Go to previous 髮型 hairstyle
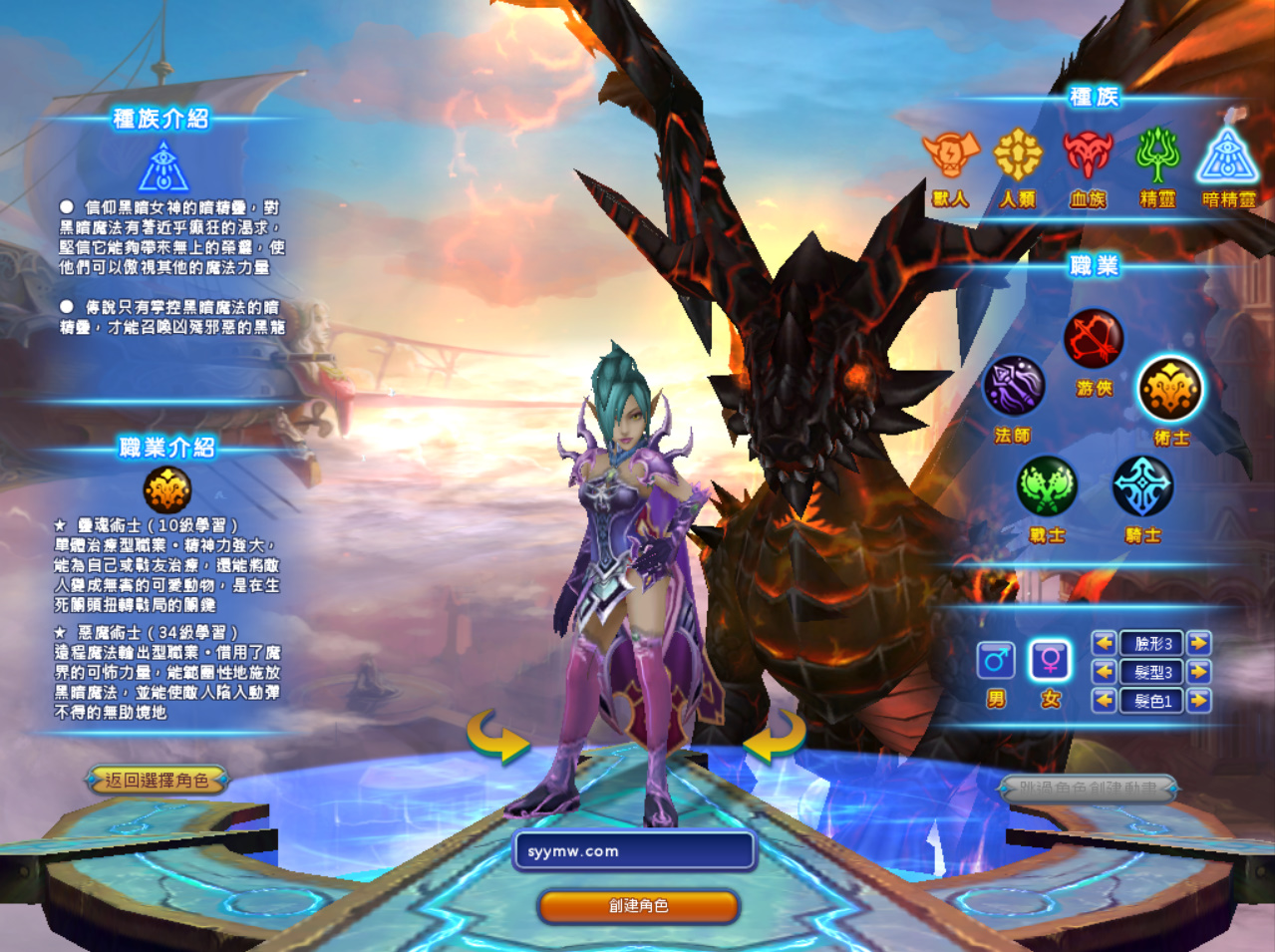The height and width of the screenshot is (952, 1275). click(1104, 672)
